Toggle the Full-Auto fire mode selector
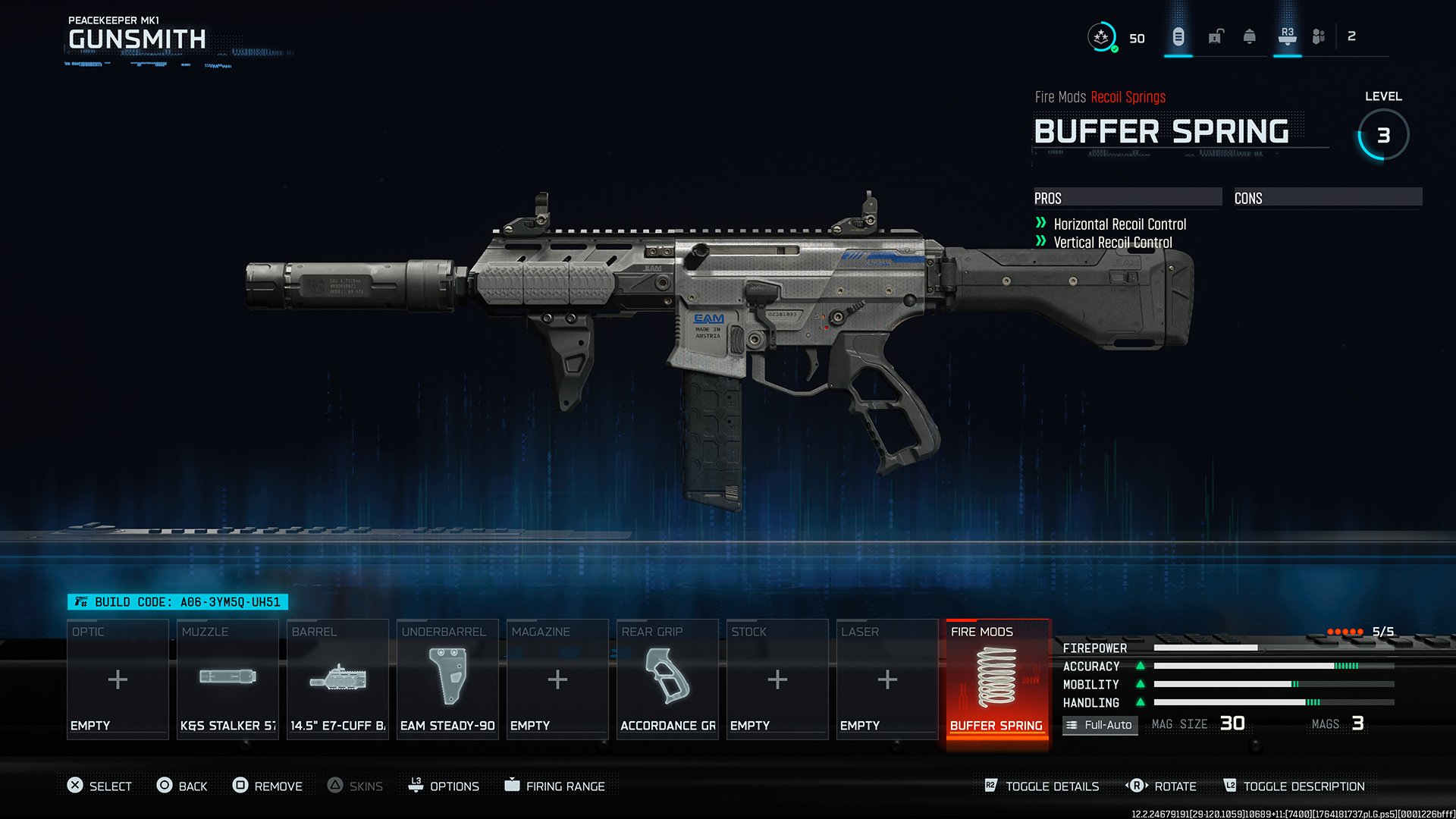 (1100, 725)
